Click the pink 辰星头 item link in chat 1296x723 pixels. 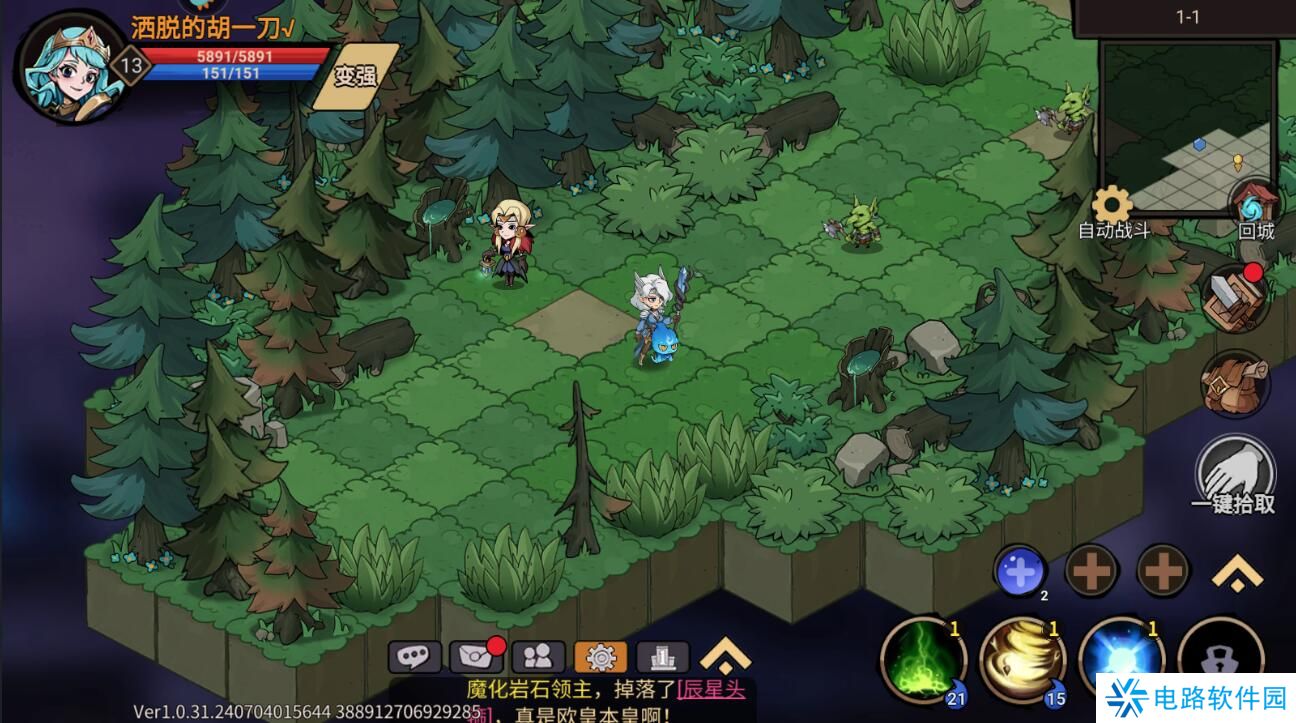click(x=712, y=689)
